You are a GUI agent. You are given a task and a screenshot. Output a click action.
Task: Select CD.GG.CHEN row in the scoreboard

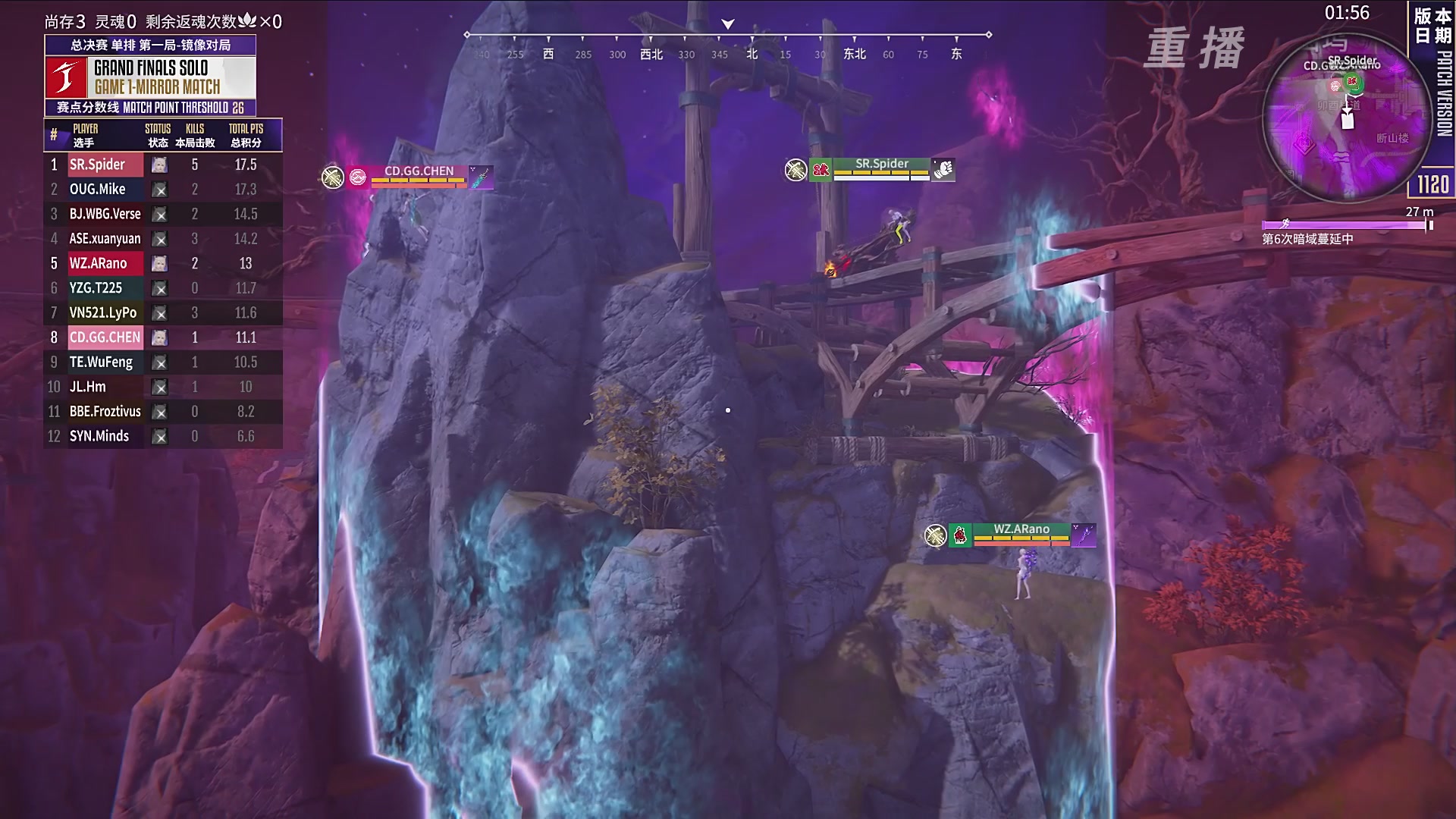click(x=163, y=337)
